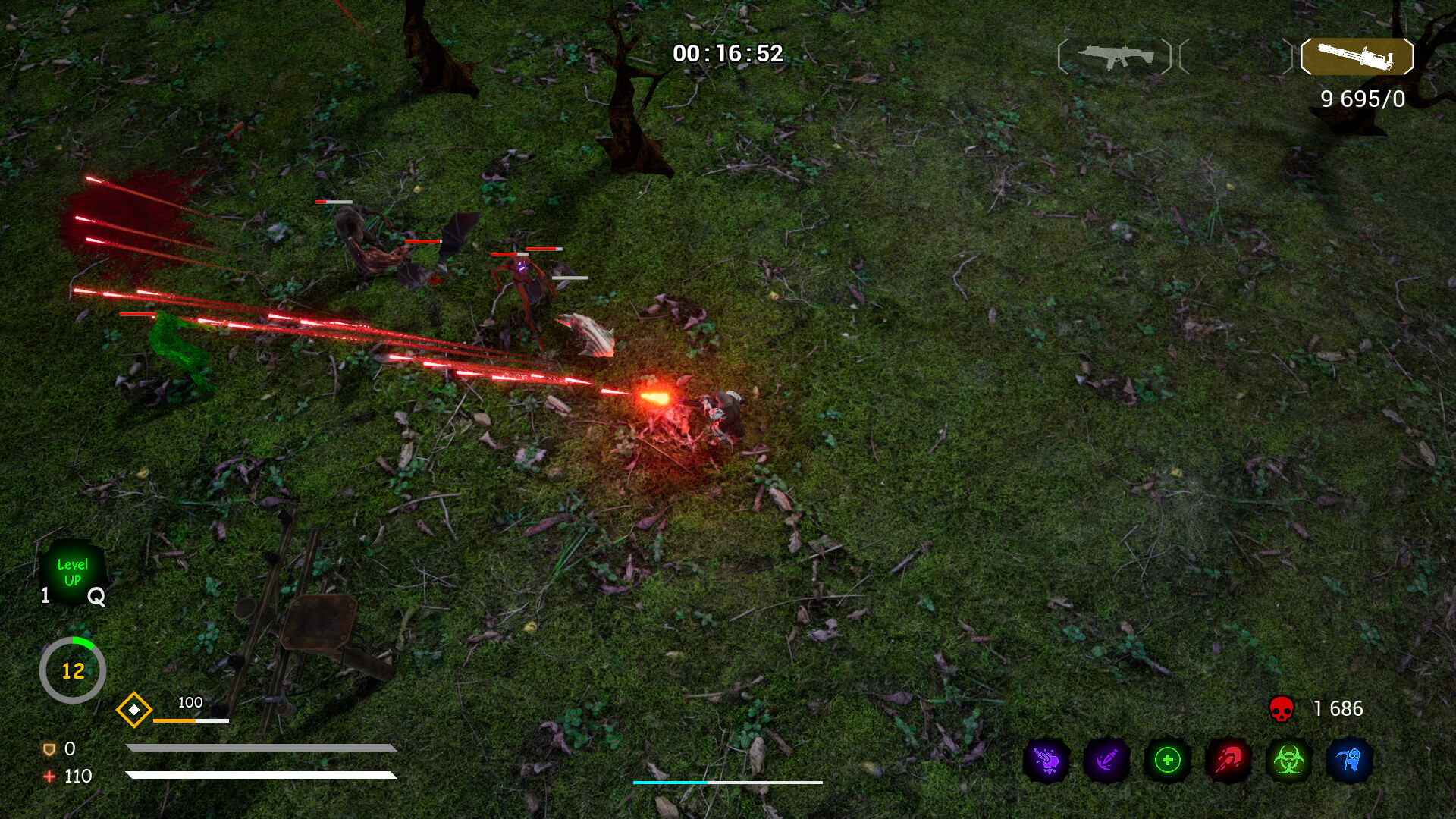
Task: Select the purple potion-dagger ability icon
Action: click(1046, 758)
